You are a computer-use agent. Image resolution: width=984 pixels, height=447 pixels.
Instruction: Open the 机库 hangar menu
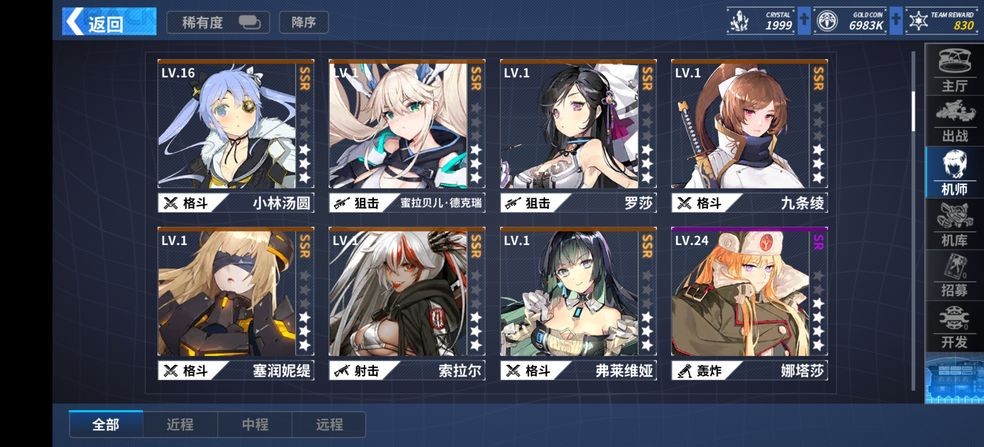tap(954, 224)
